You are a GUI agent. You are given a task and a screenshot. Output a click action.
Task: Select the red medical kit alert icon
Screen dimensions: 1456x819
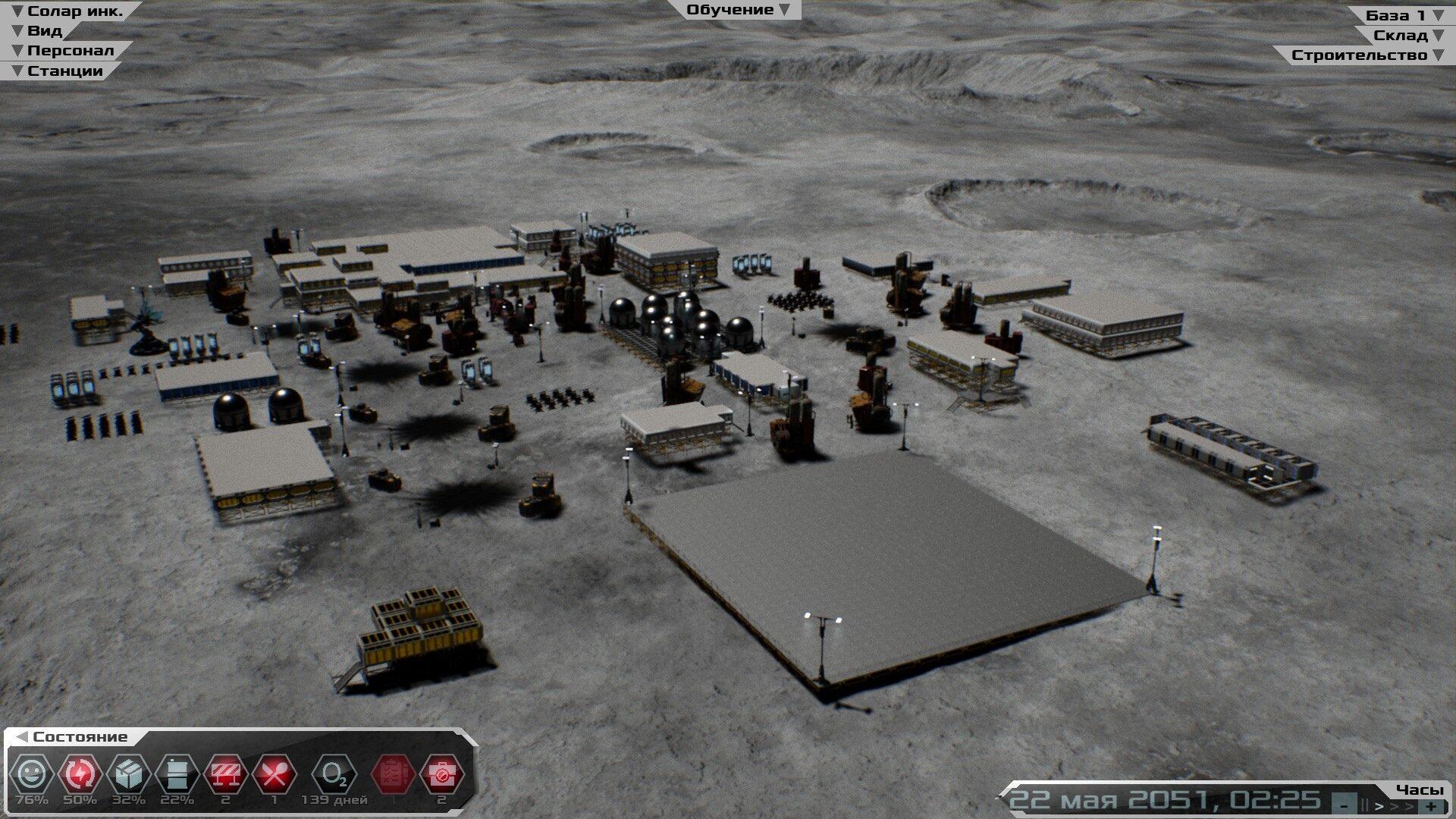point(441,774)
